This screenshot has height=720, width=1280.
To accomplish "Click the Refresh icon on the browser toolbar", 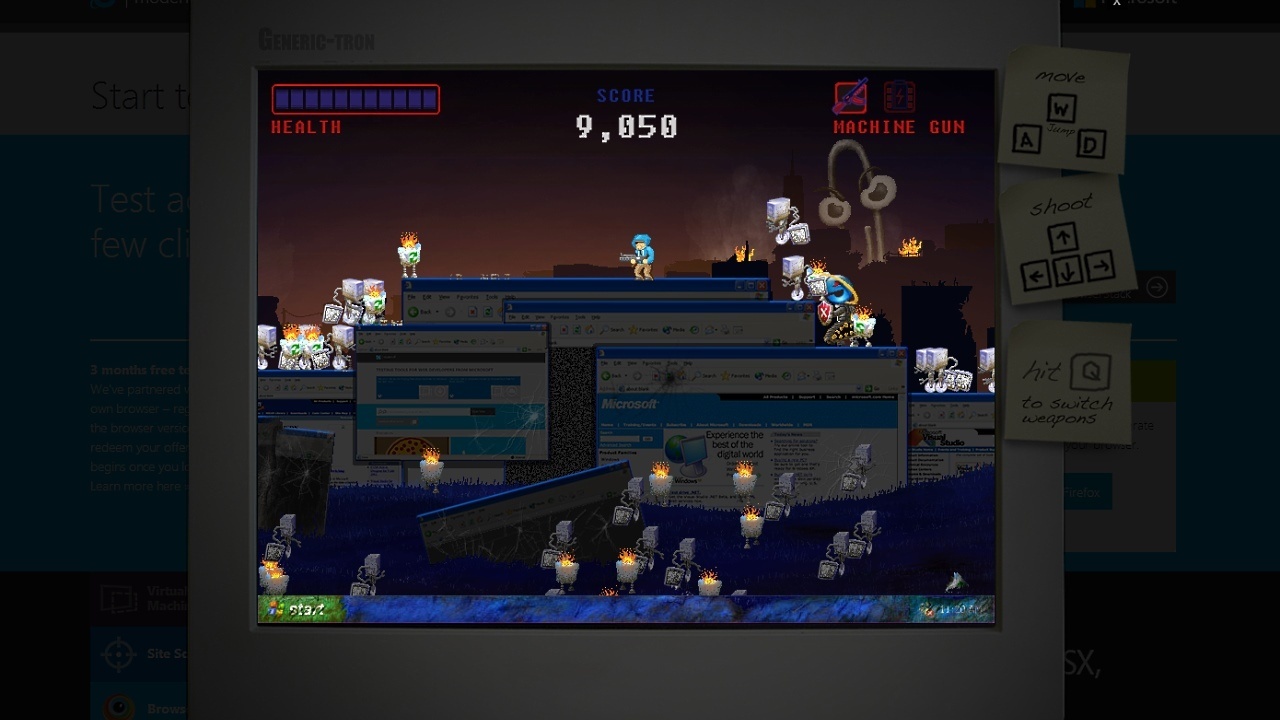I will pos(670,375).
